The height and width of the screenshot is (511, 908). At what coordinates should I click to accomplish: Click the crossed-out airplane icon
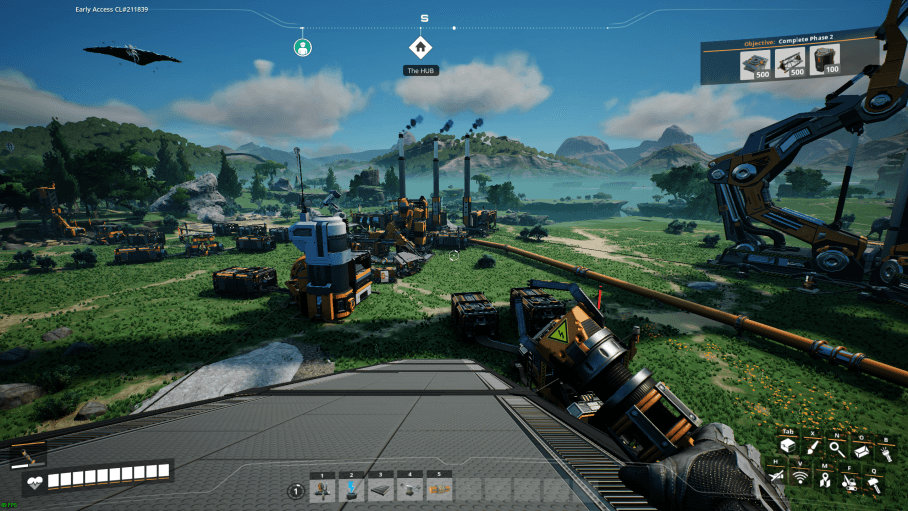pos(777,478)
